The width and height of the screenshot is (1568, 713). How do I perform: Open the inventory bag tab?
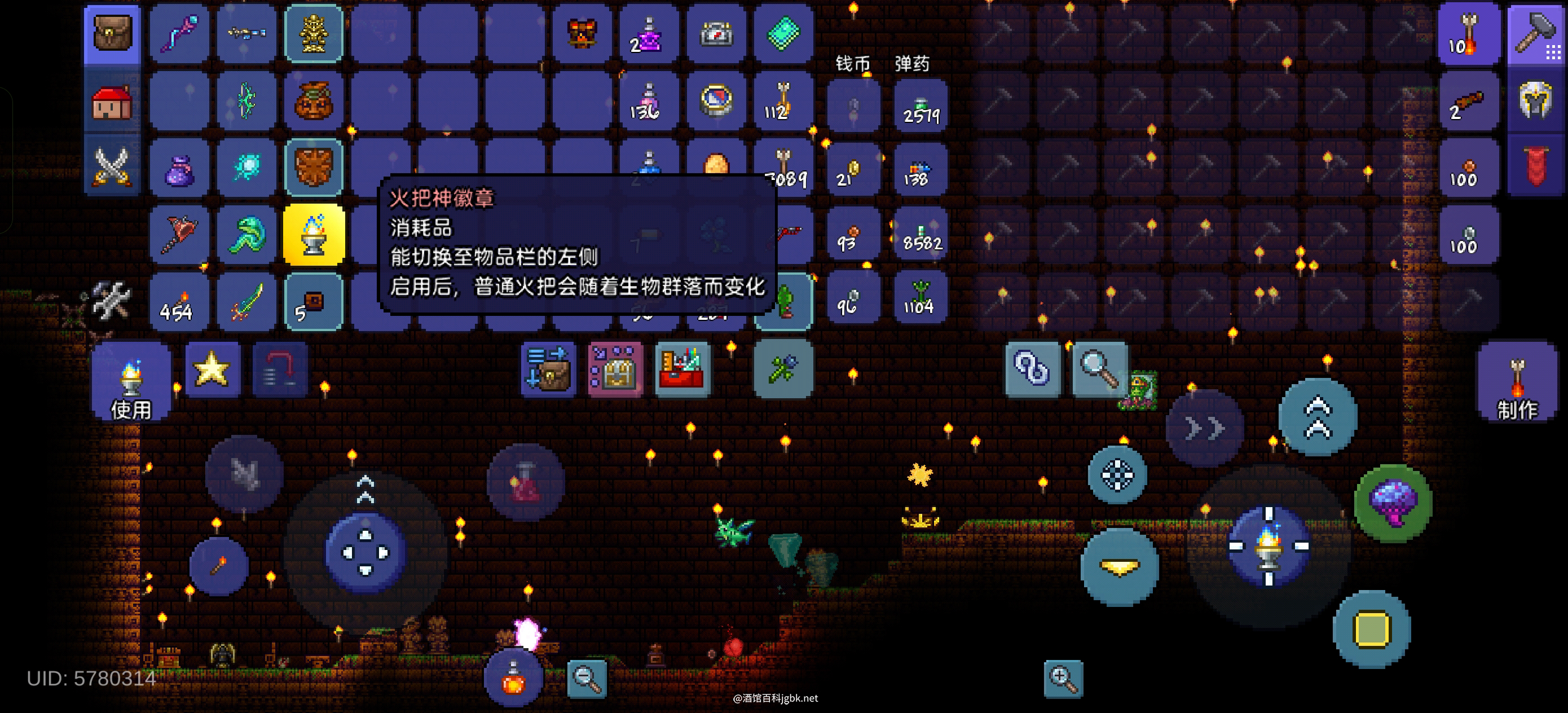[x=113, y=33]
